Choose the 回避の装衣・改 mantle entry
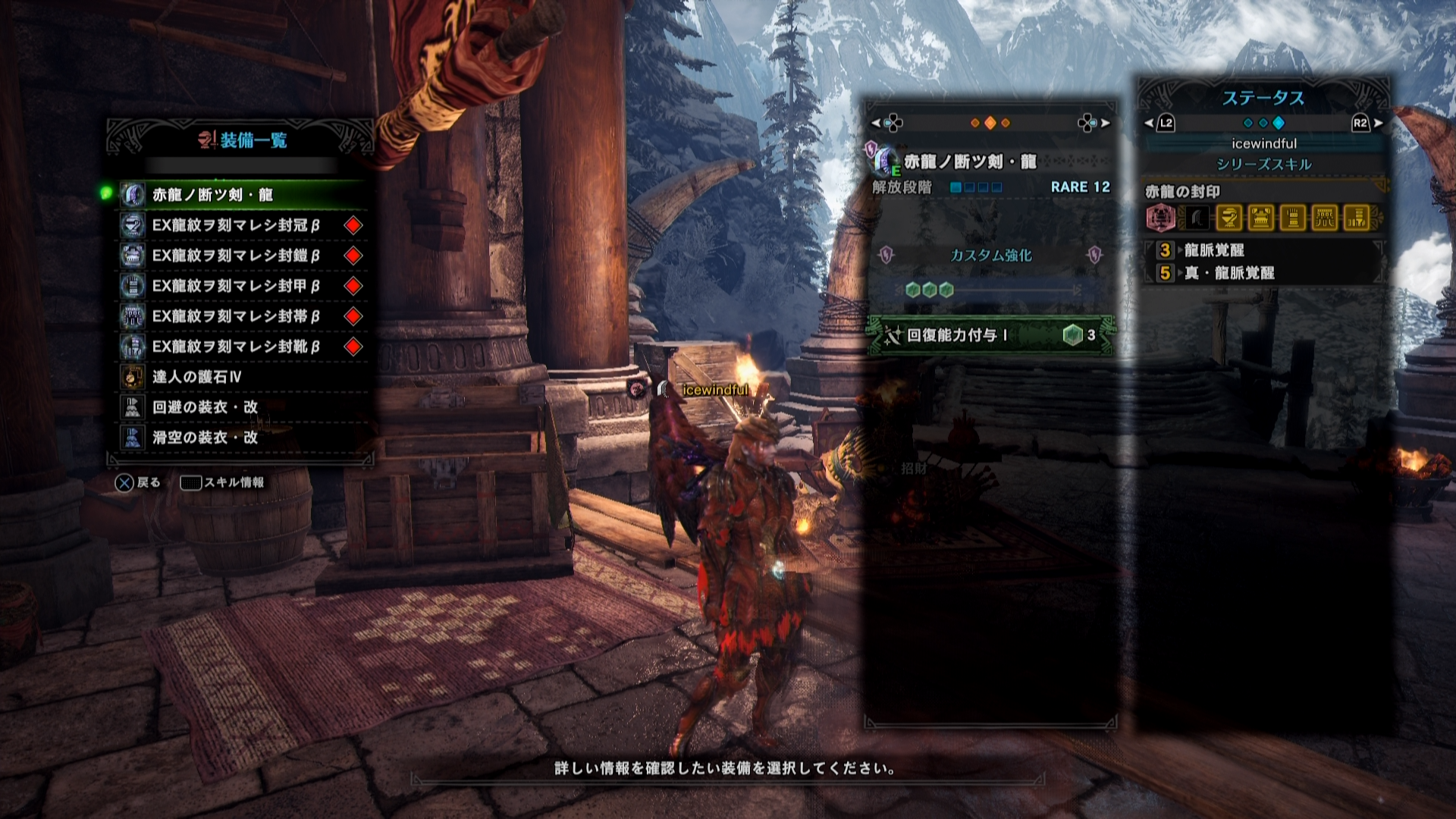Viewport: 1456px width, 819px height. 243,407
